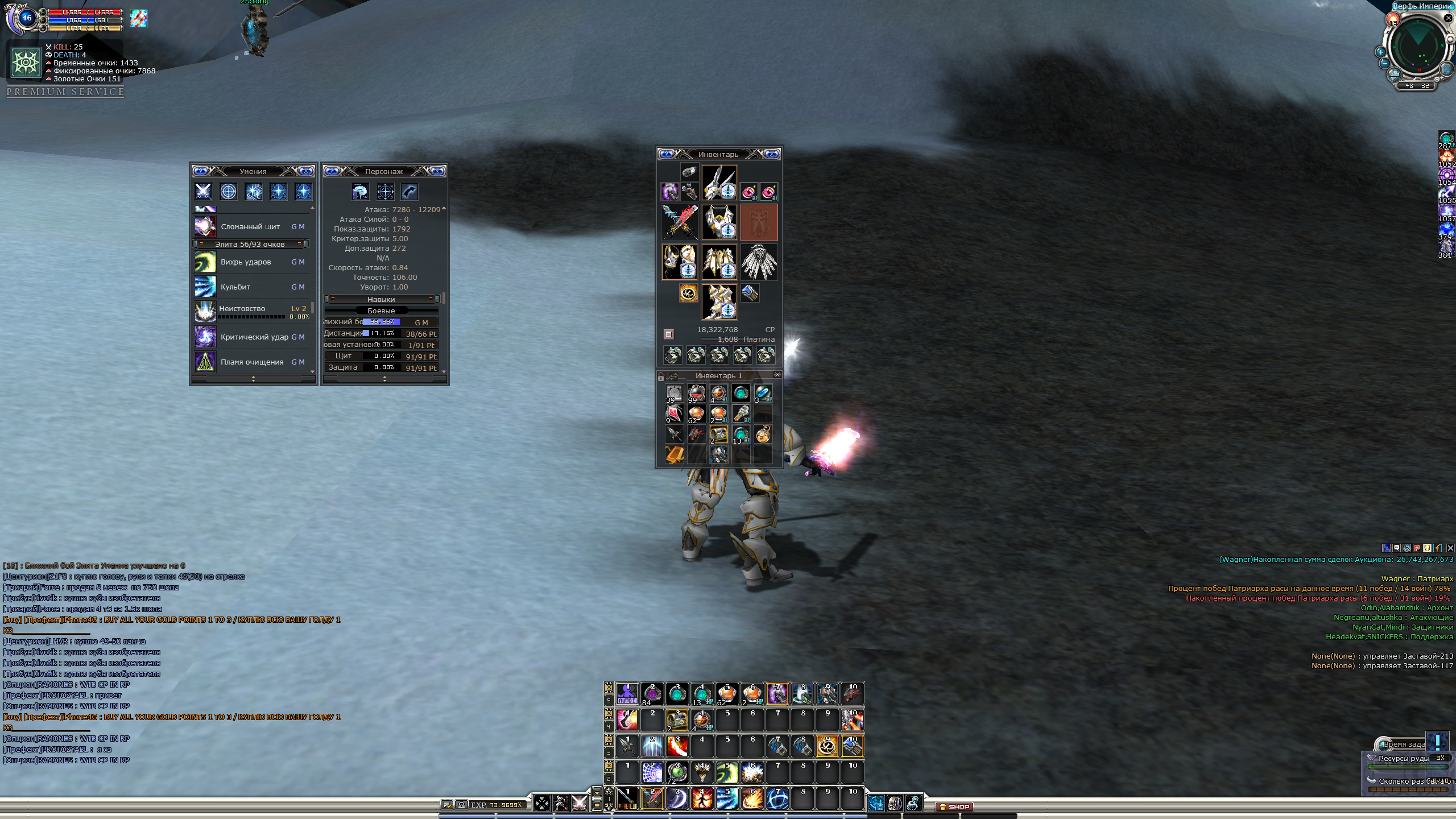This screenshot has width=1456, height=819.
Task: Select the Пламя очищения skill
Action: (x=253, y=362)
